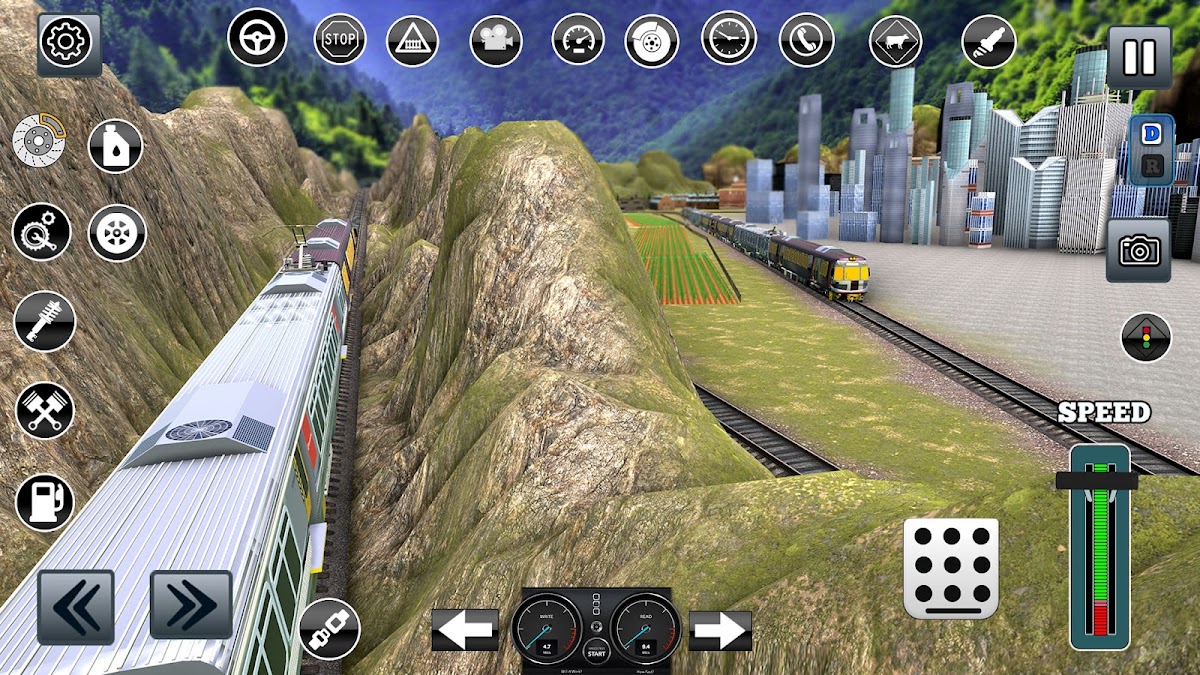1200x675 pixels.
Task: Open the gear settings menu
Action: coord(68,43)
